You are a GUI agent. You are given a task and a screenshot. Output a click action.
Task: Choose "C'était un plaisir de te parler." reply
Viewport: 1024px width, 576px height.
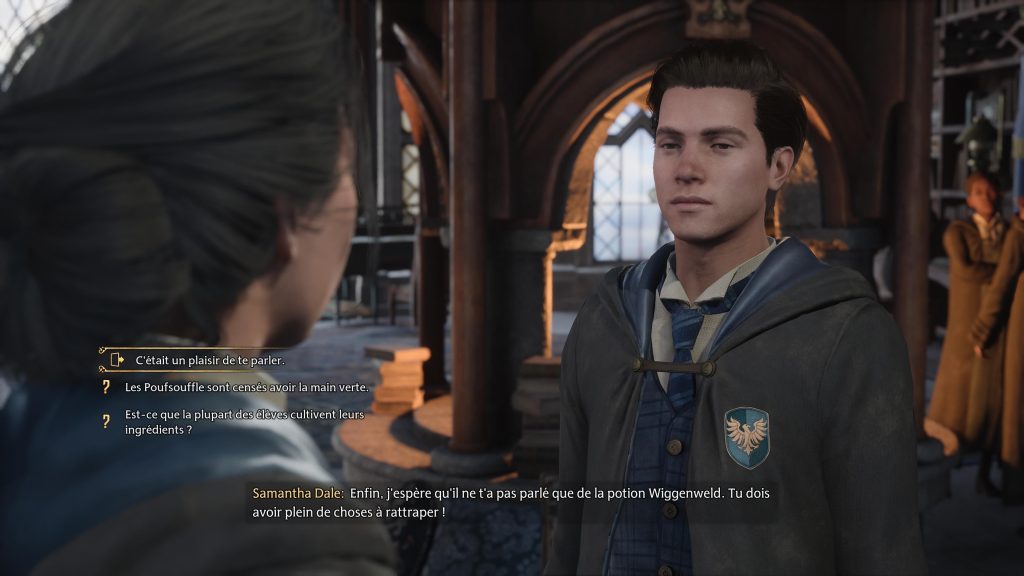(210, 360)
